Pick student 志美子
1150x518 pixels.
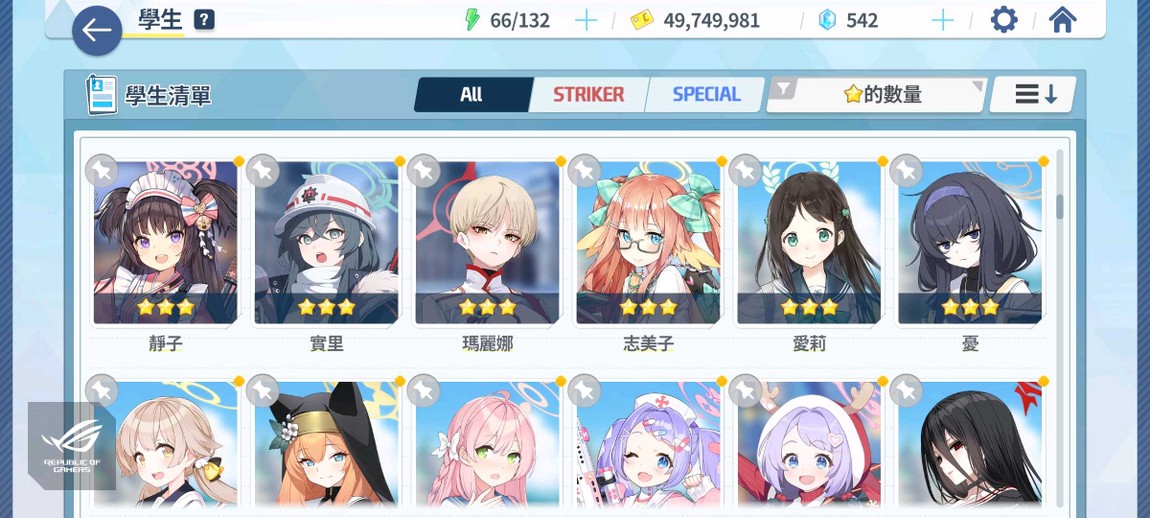[648, 242]
